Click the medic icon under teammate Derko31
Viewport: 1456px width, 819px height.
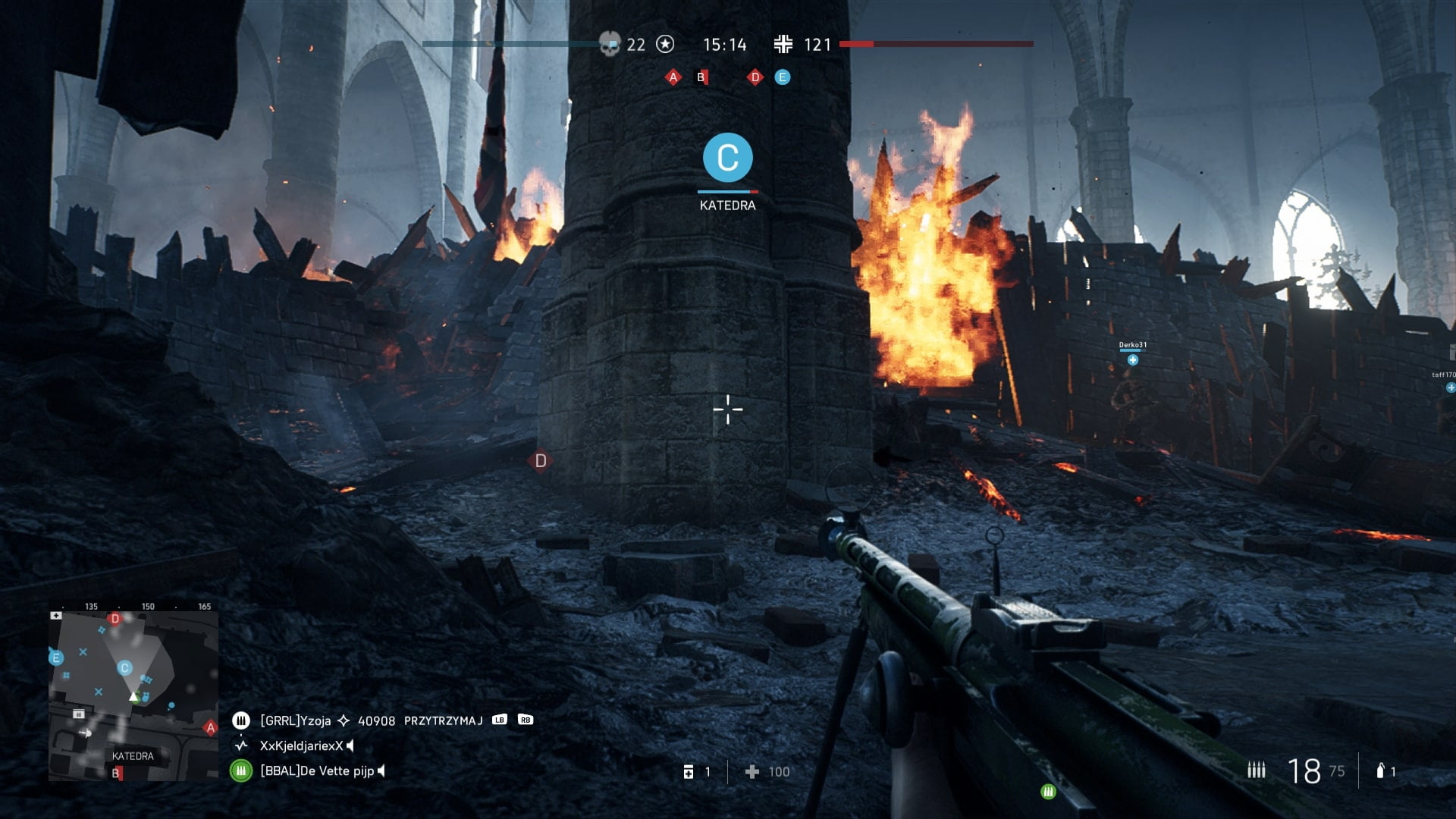(x=1132, y=360)
